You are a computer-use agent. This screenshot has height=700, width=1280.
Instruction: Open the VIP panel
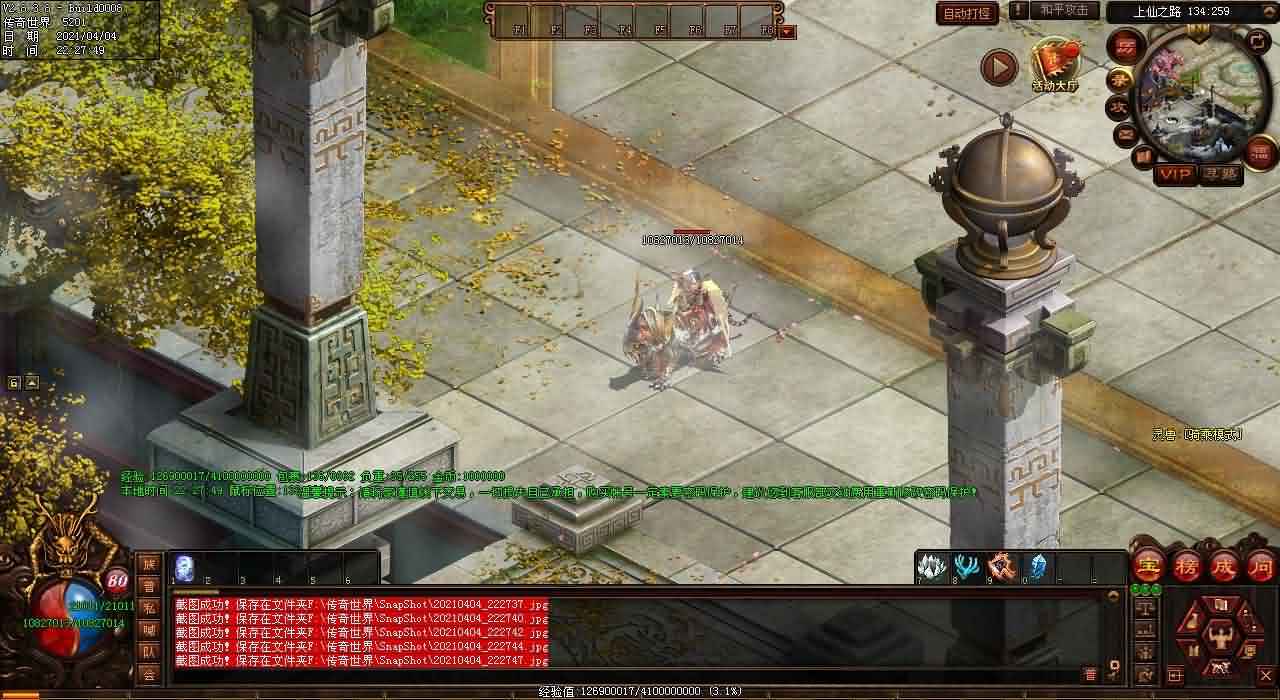point(1175,174)
